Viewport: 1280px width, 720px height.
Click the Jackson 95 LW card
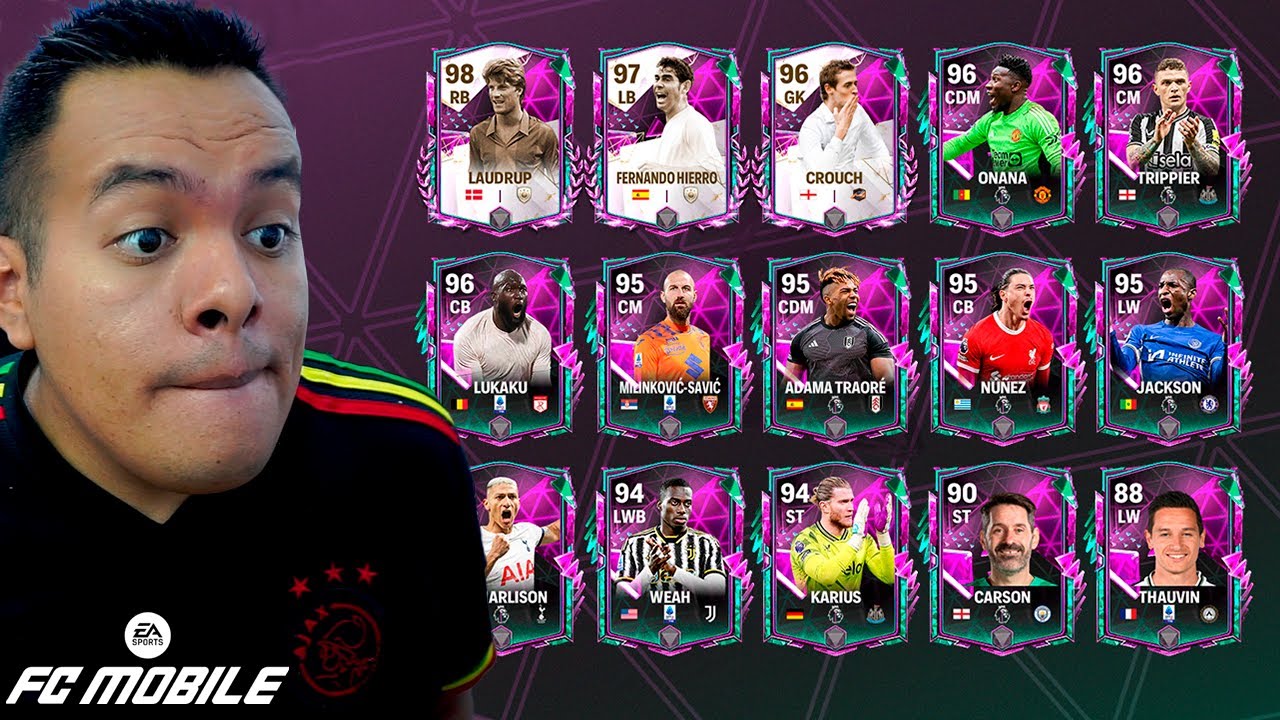1168,345
